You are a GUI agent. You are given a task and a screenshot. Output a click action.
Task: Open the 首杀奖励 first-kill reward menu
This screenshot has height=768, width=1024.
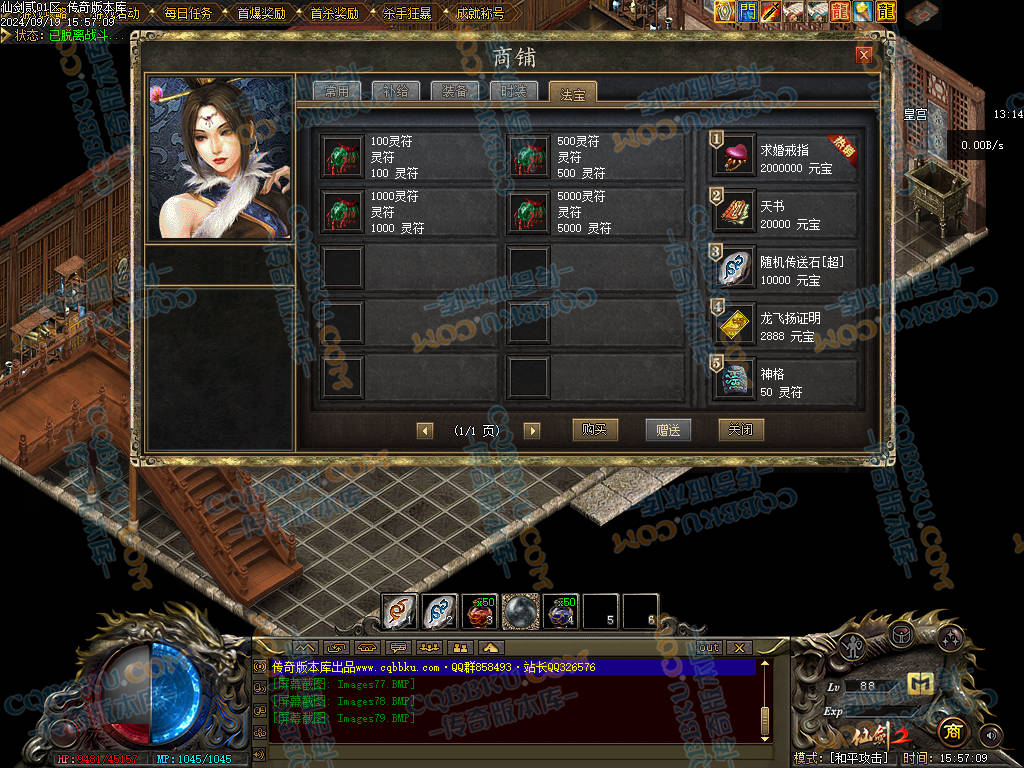point(334,14)
